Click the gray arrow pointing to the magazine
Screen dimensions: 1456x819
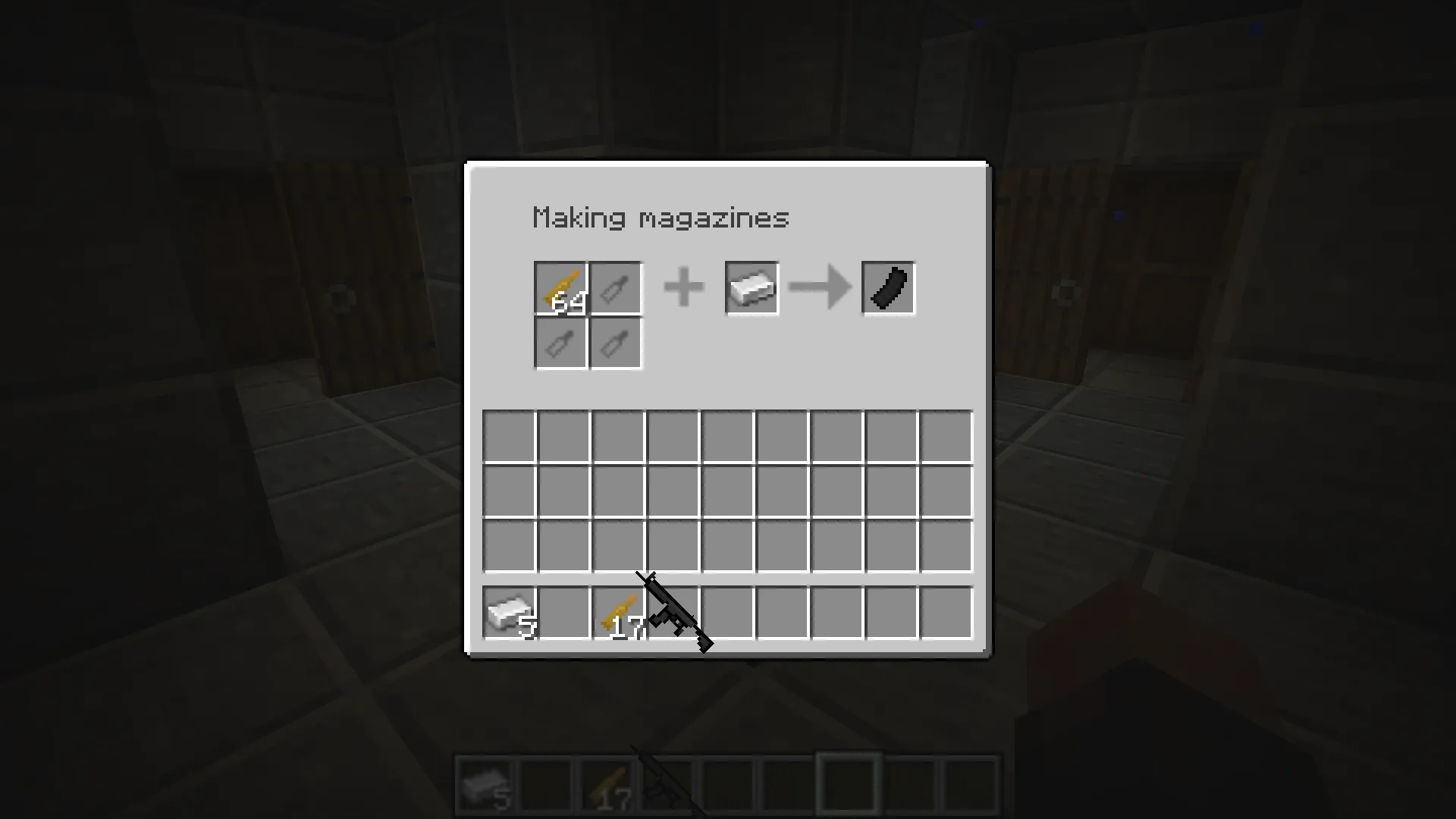pyautogui.click(x=820, y=288)
